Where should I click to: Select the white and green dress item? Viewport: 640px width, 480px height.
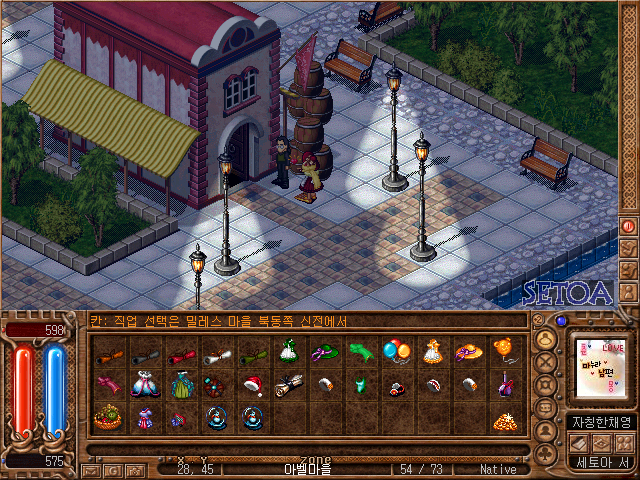click(x=288, y=351)
